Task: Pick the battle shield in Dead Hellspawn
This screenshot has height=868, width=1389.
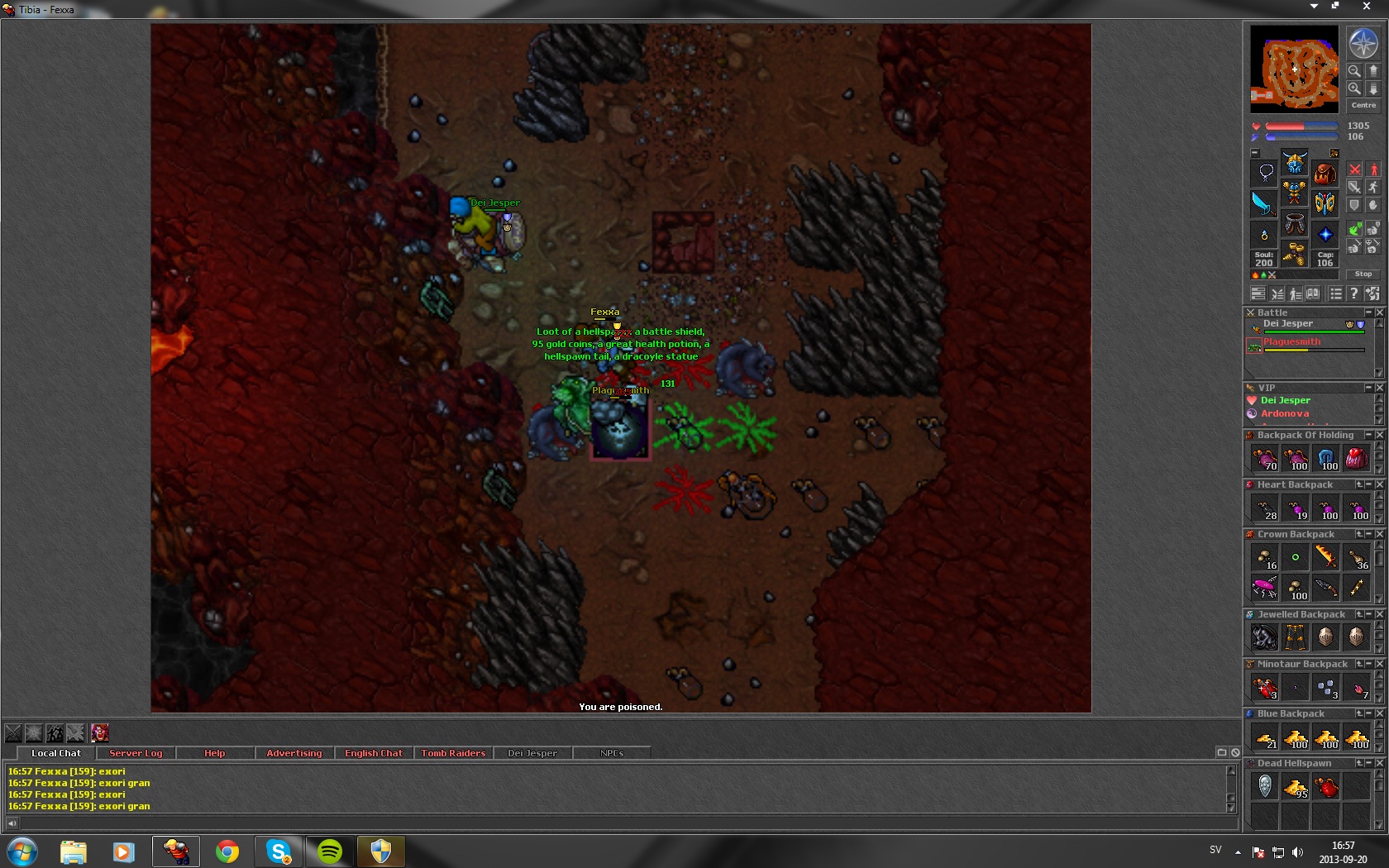Action: 1265,786
